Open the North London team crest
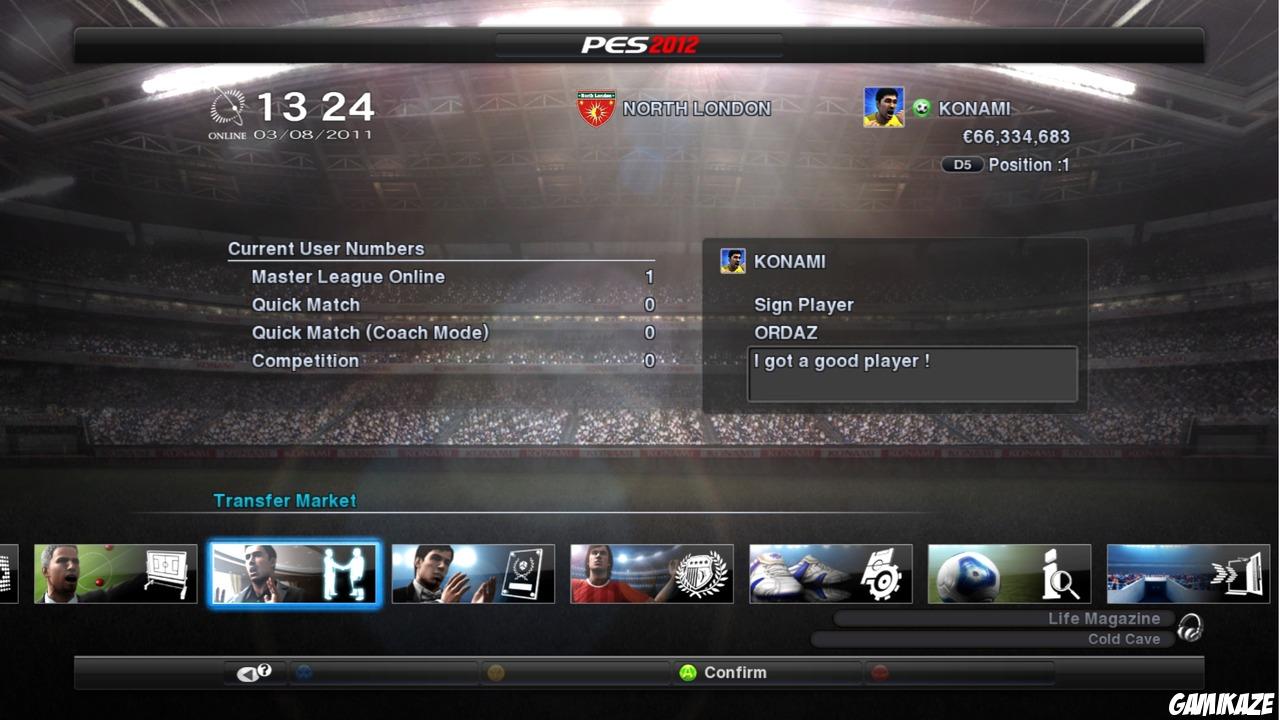Screen dimensions: 1280x720 click(x=596, y=108)
